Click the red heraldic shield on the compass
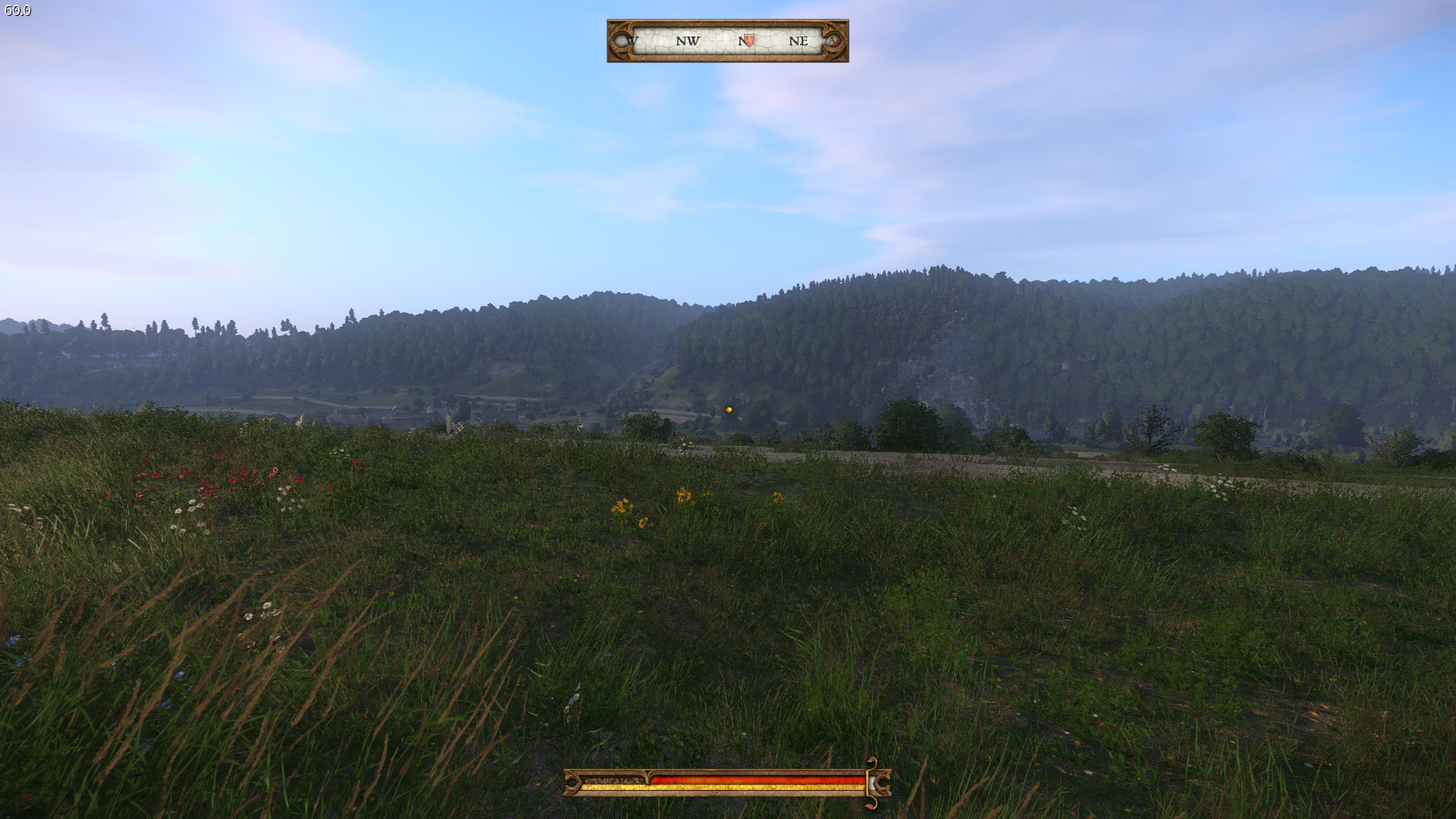1456x819 pixels. [748, 39]
